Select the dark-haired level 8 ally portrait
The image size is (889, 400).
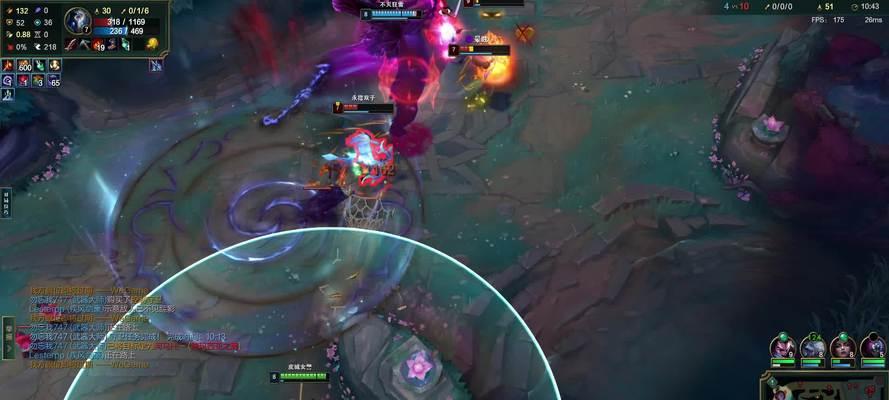(843, 346)
